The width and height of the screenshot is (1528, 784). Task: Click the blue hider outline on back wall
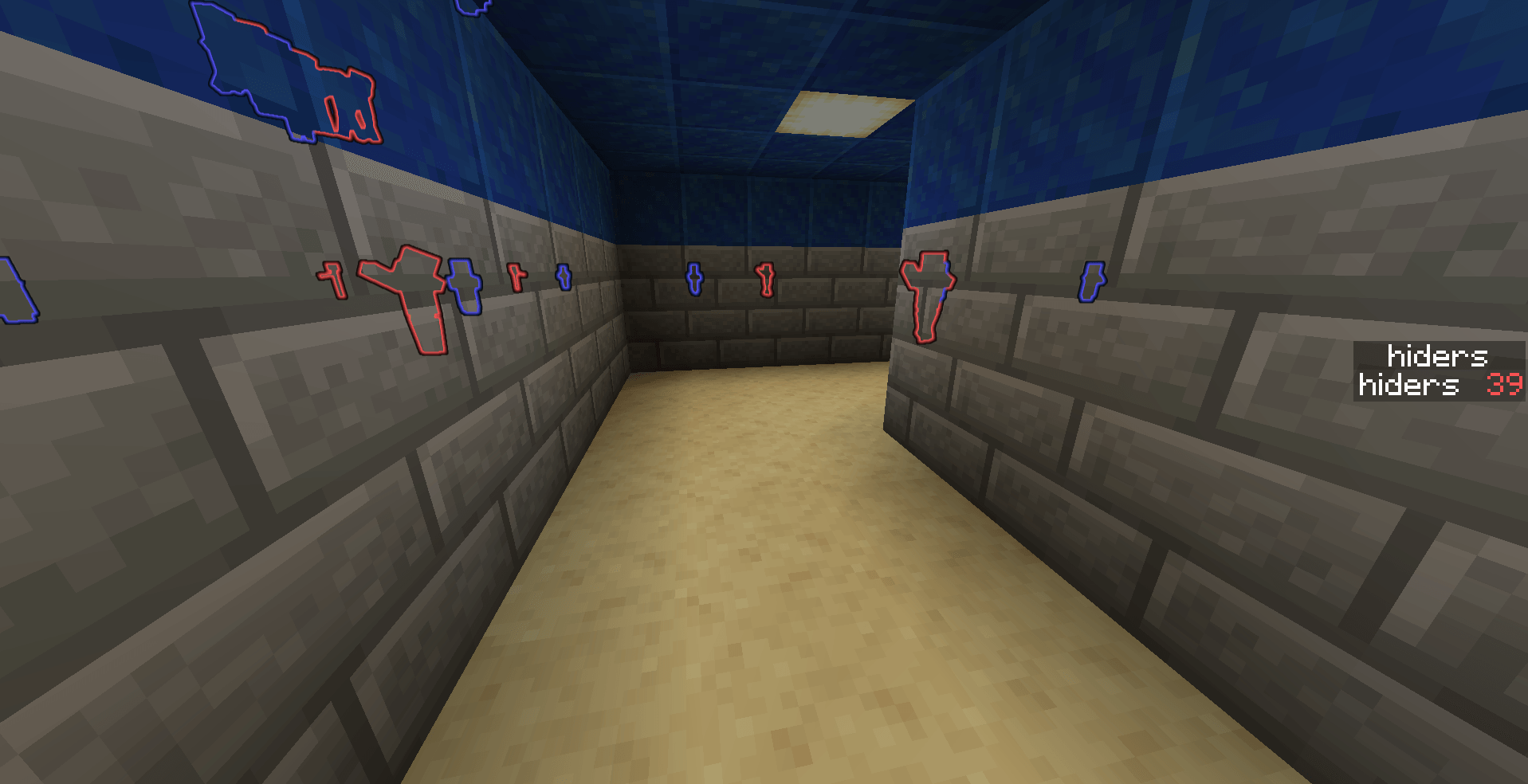pyautogui.click(x=696, y=280)
